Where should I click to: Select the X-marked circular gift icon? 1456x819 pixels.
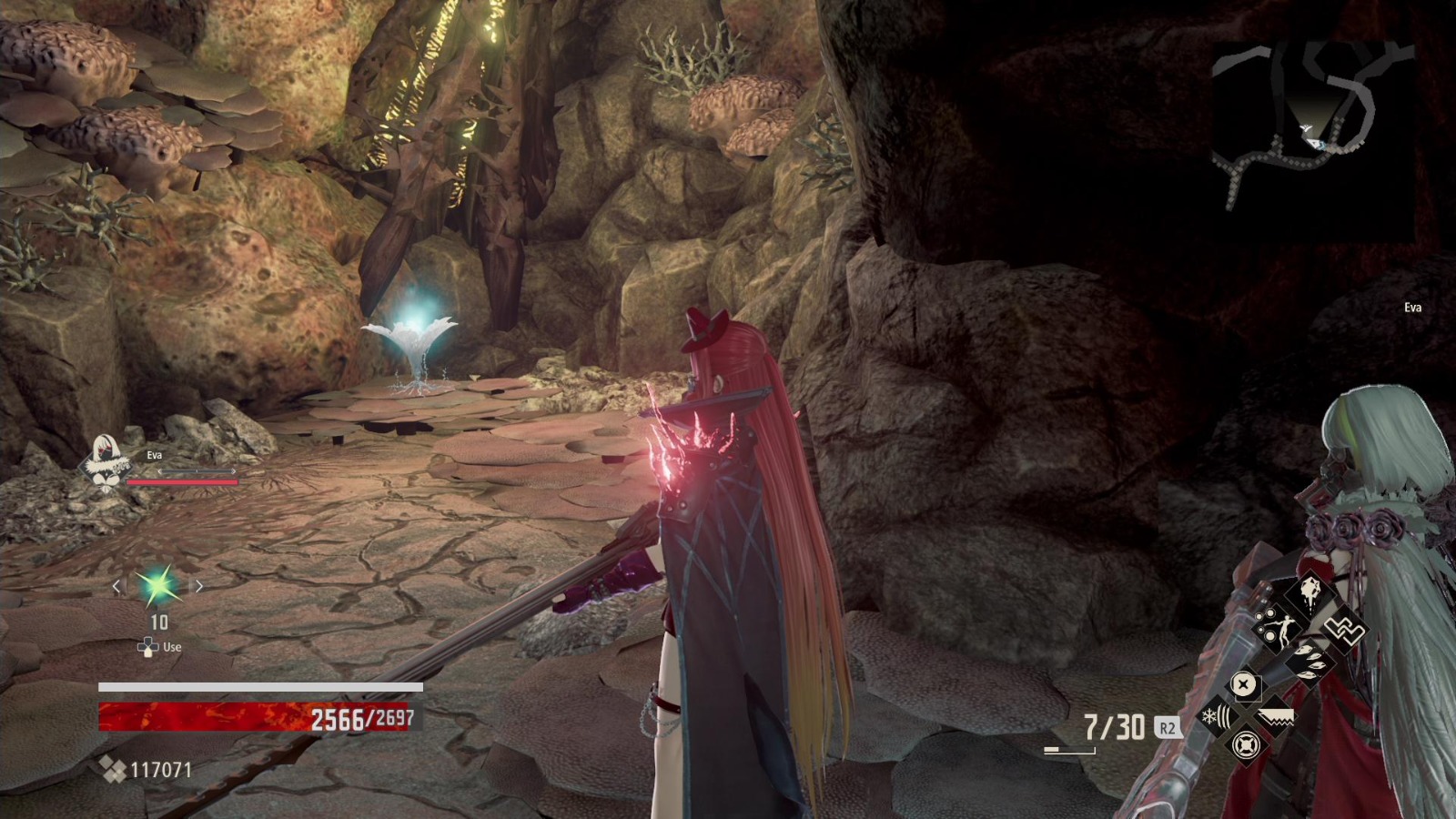coord(1244,685)
